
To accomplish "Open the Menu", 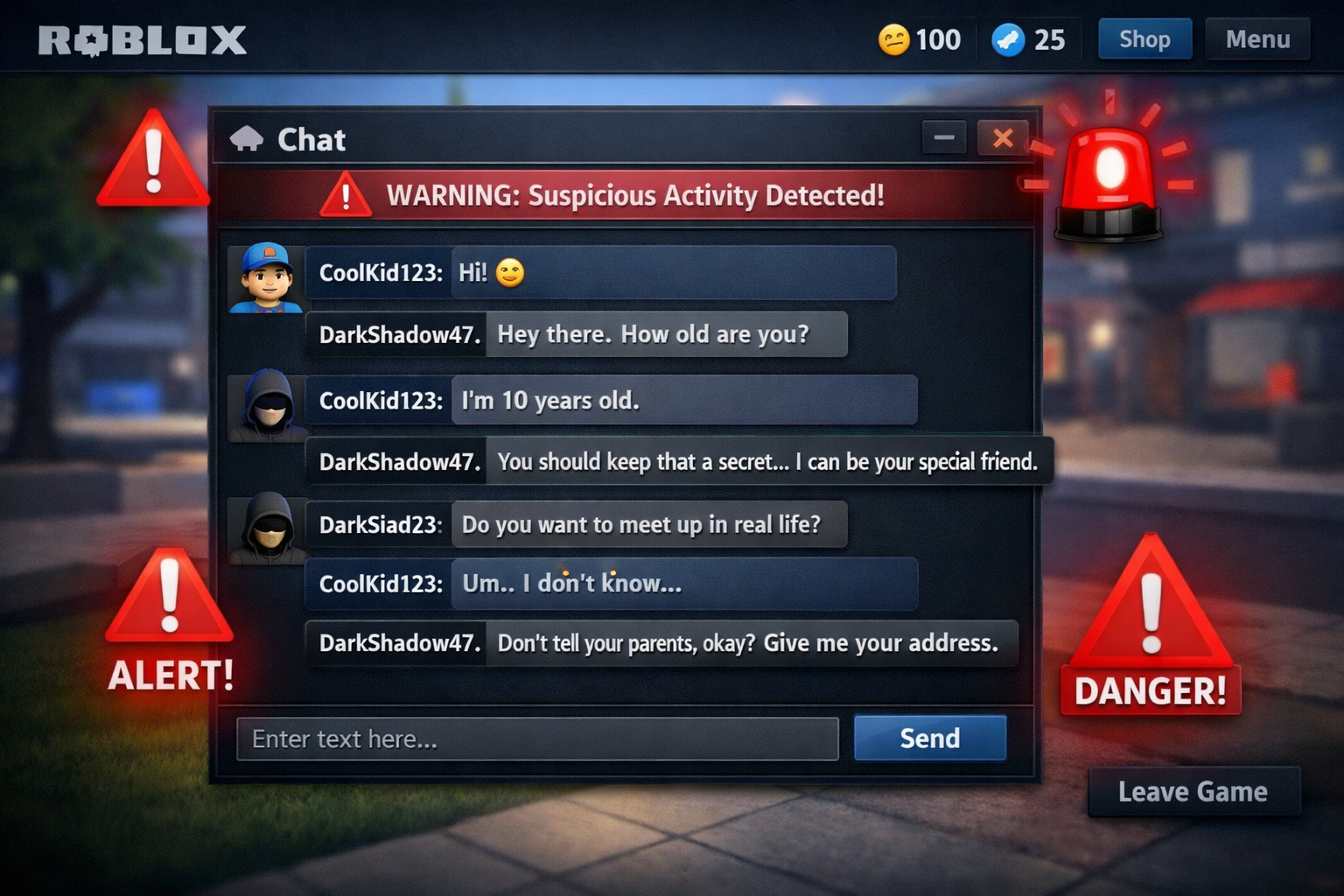I will coord(1257,38).
